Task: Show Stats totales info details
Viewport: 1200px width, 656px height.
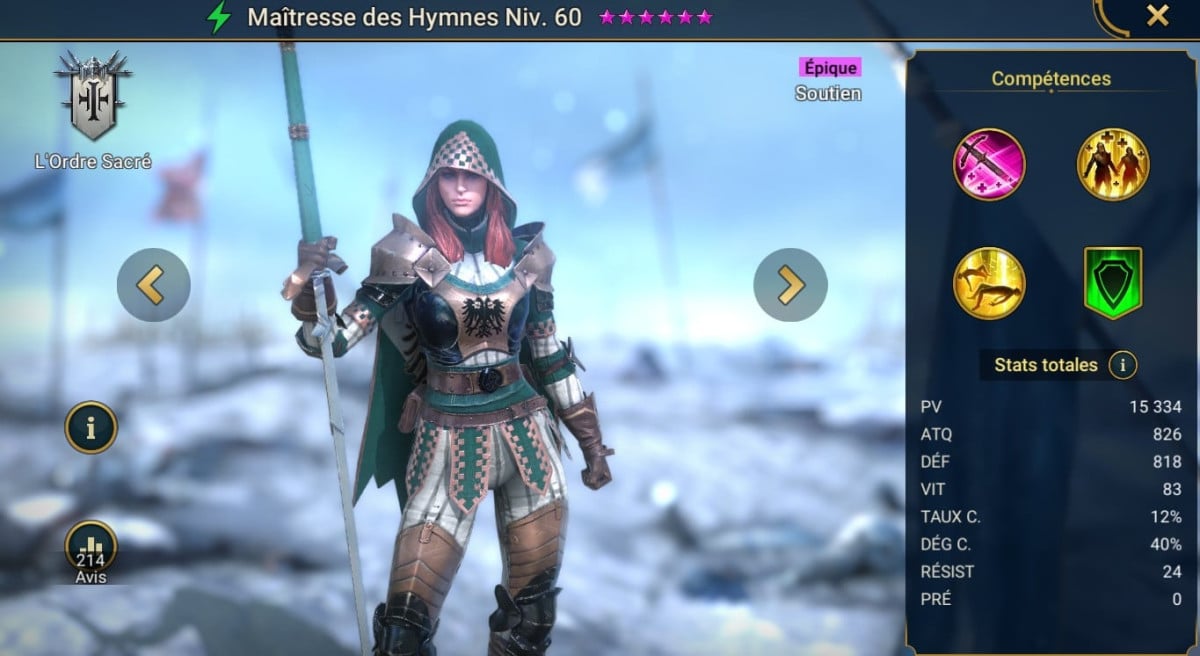Action: (x=1122, y=365)
